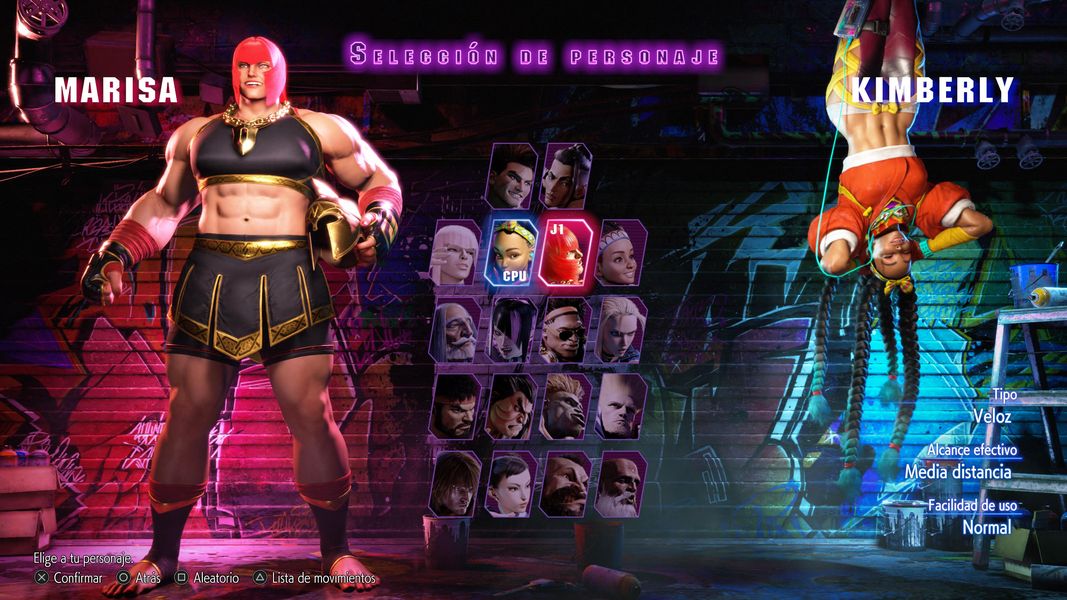Select Ken's portrait tile
Image resolution: width=1067 pixels, height=600 pixels.
[456, 484]
